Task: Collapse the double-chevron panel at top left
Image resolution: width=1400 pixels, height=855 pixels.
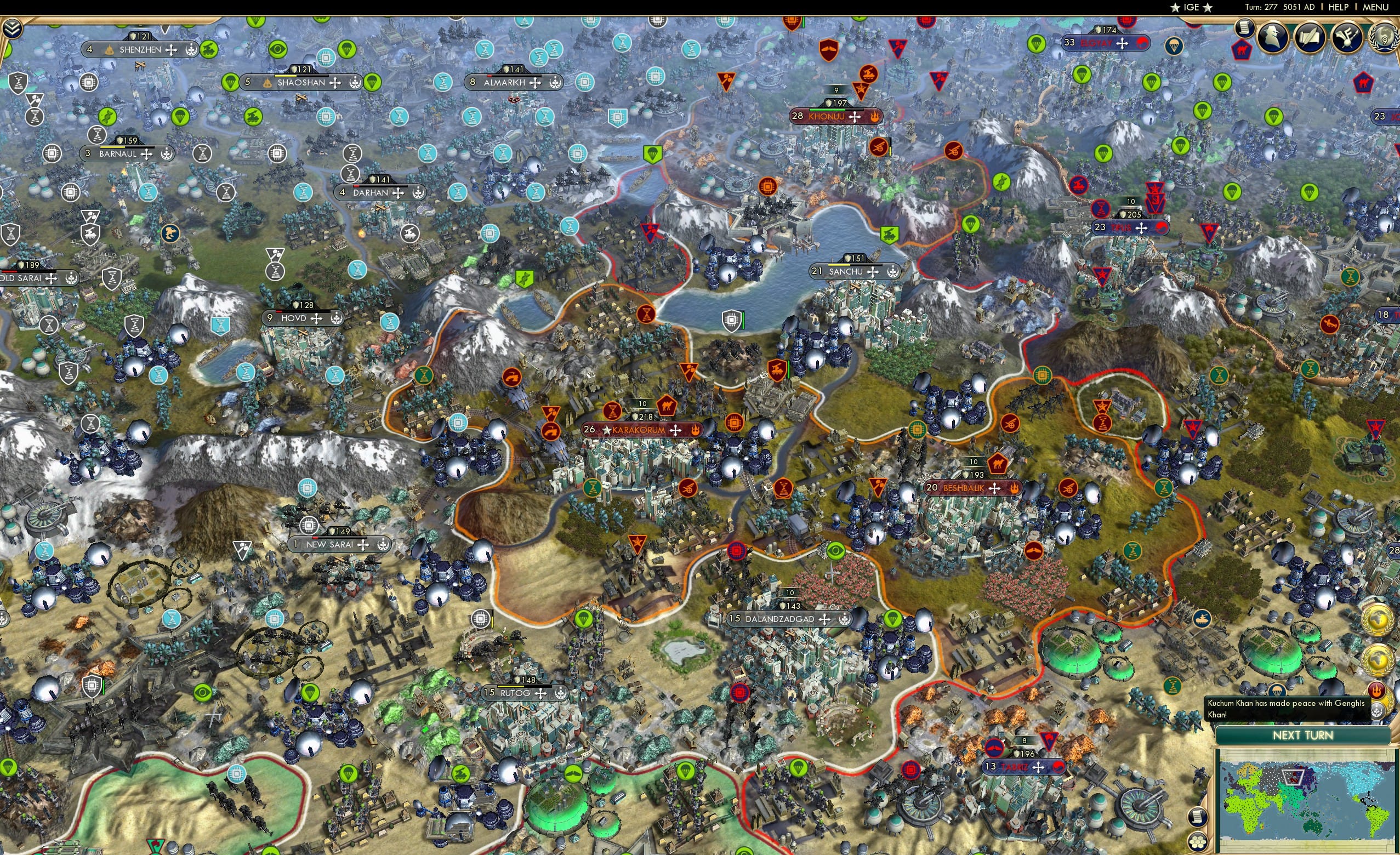Action: coord(13,29)
